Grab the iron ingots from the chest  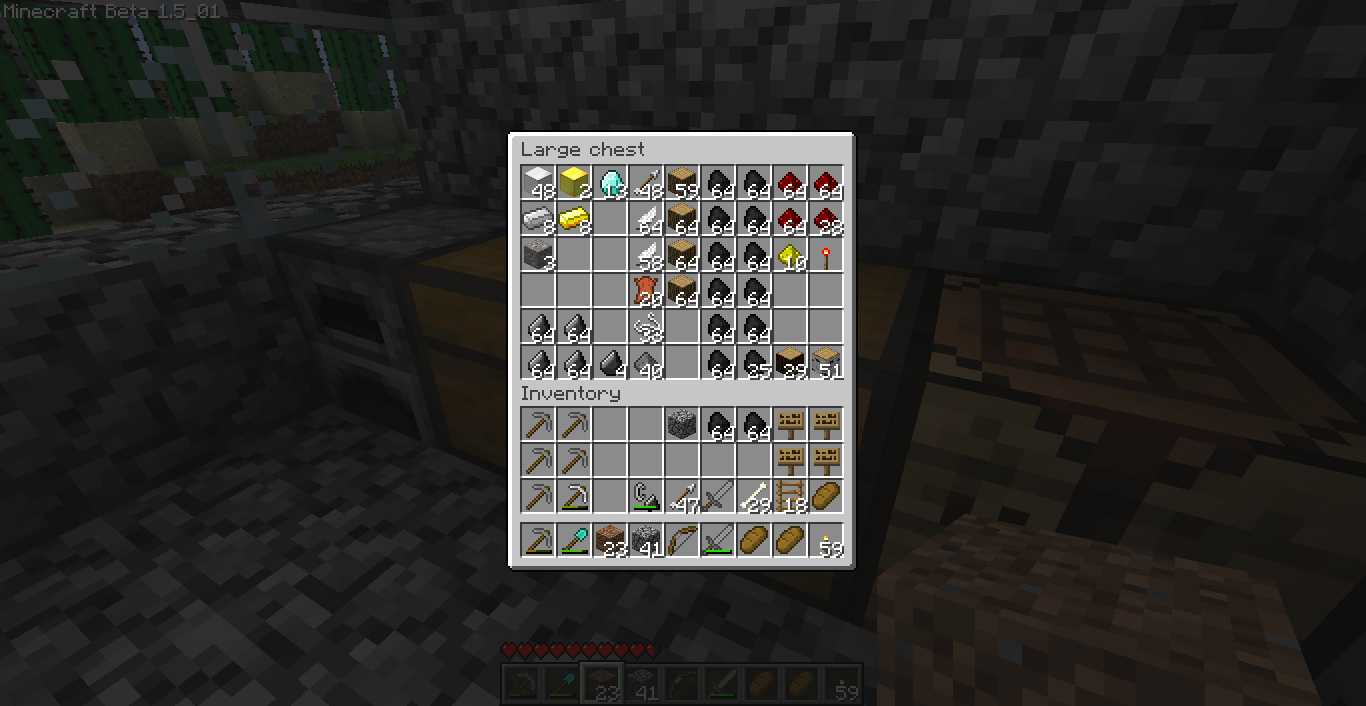[x=538, y=219]
